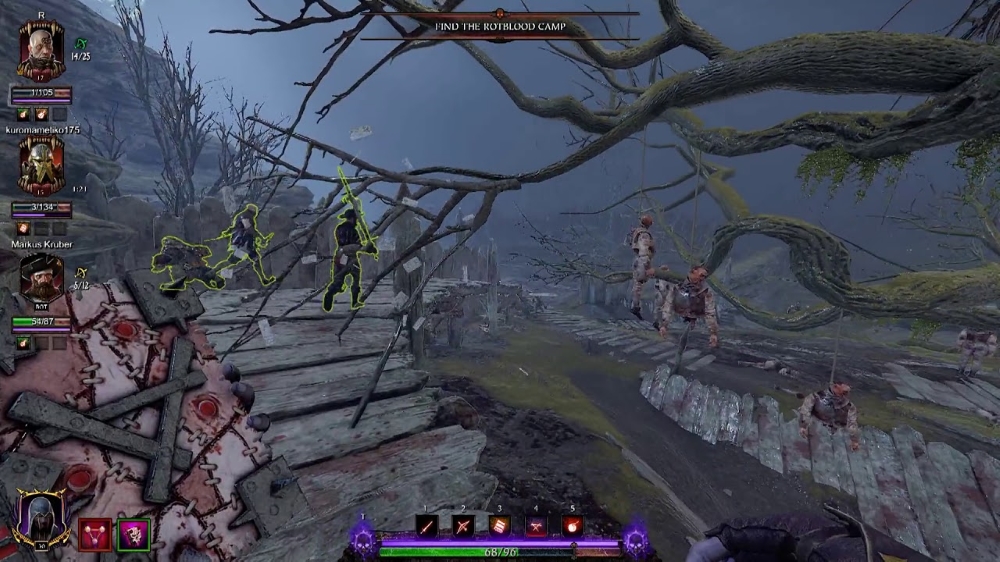
Task: Click the hooded player character portrait
Action: 41,521
